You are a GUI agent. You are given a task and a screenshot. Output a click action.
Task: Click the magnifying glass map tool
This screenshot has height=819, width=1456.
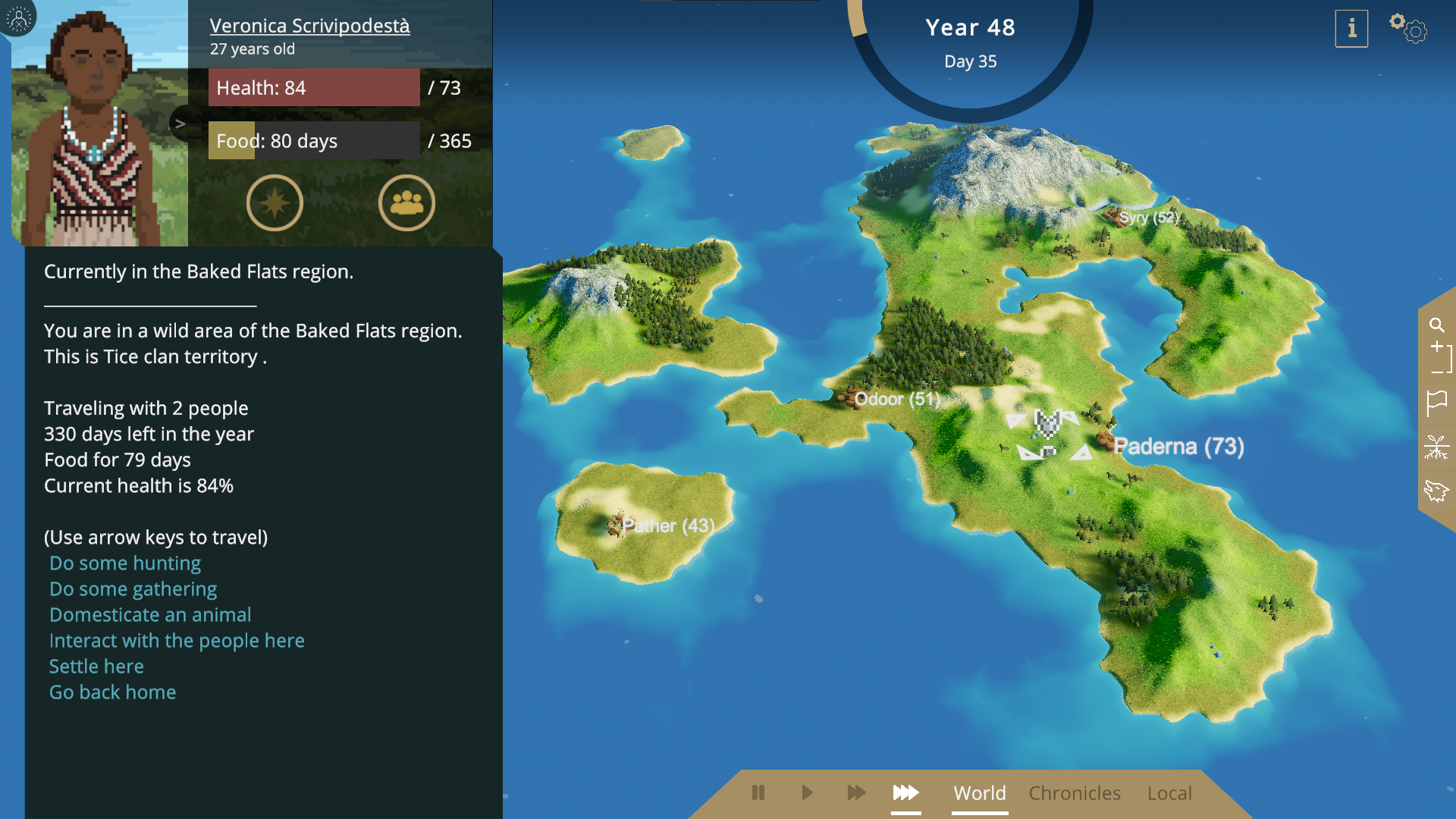pos(1436,325)
